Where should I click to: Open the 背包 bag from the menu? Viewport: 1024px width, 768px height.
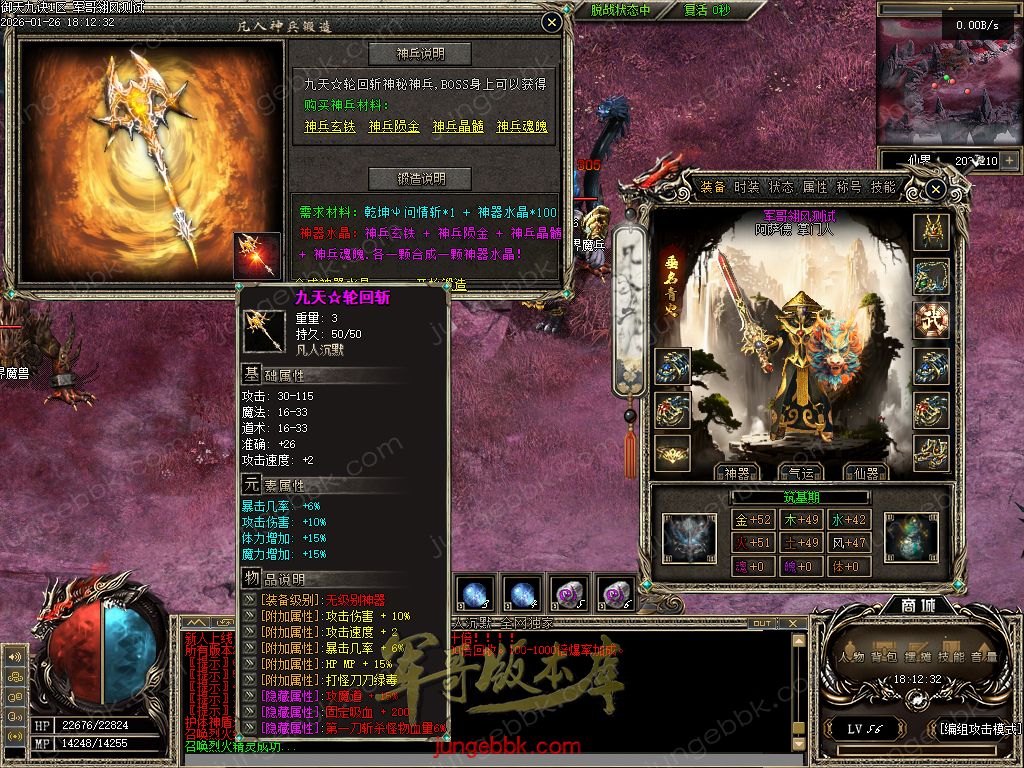tap(883, 658)
